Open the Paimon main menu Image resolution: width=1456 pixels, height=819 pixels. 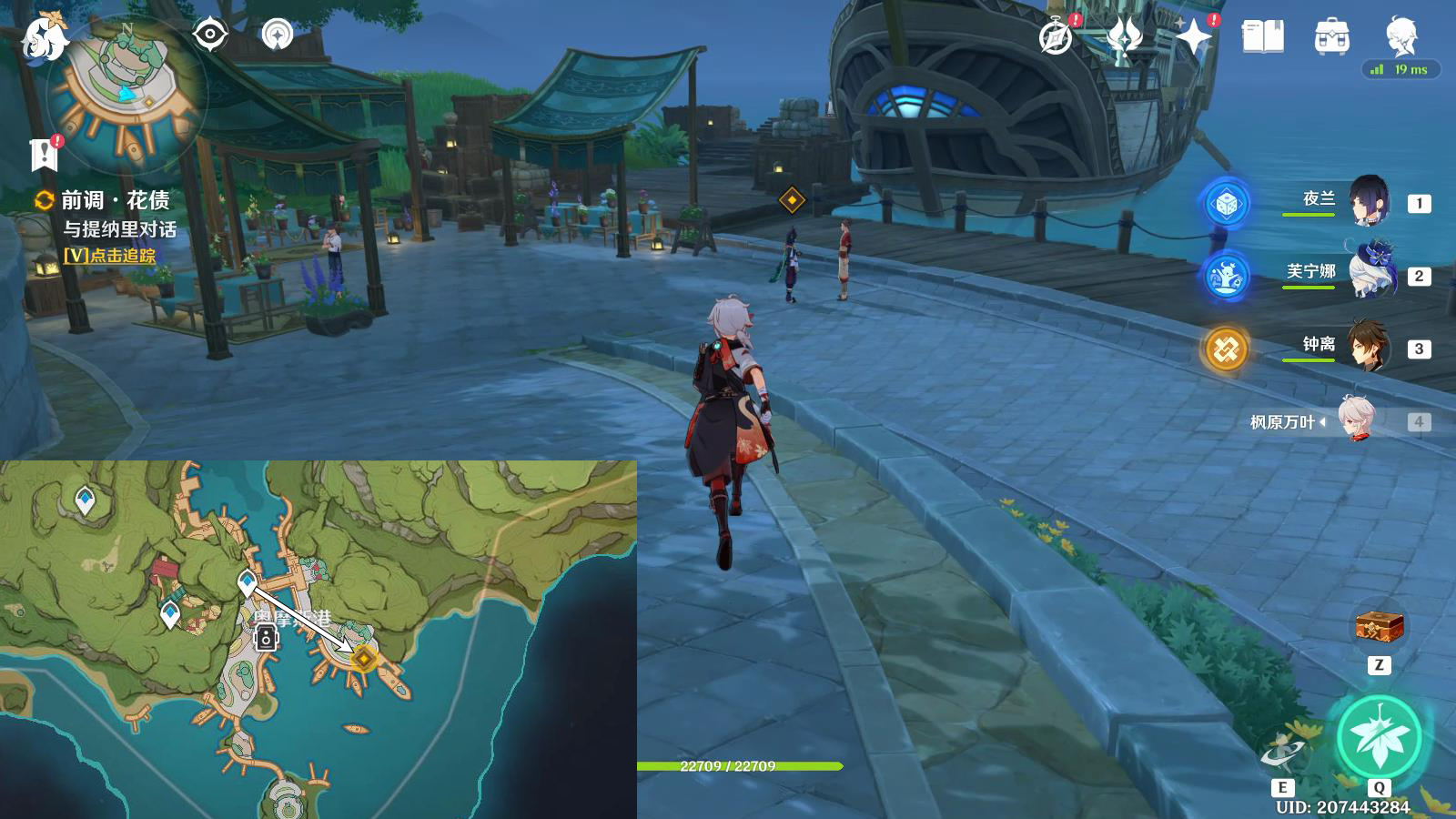pyautogui.click(x=44, y=36)
